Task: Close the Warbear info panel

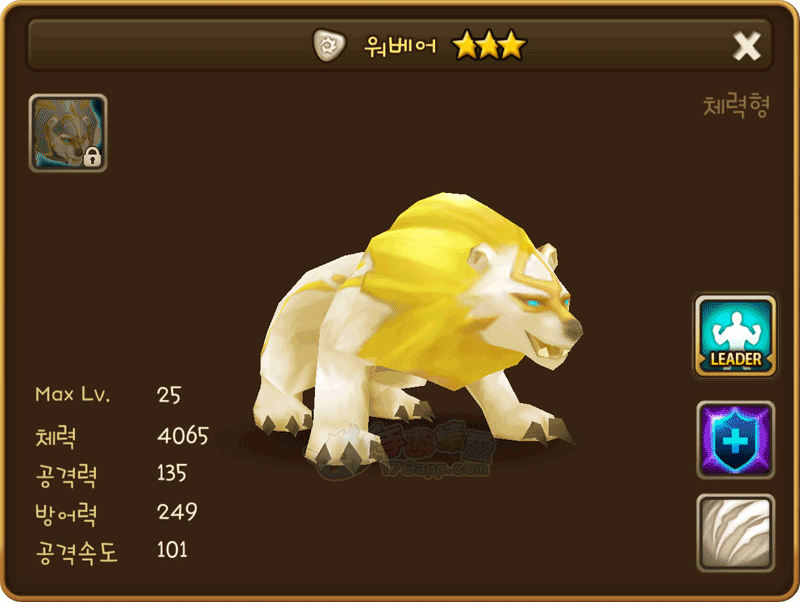Action: pos(746,46)
